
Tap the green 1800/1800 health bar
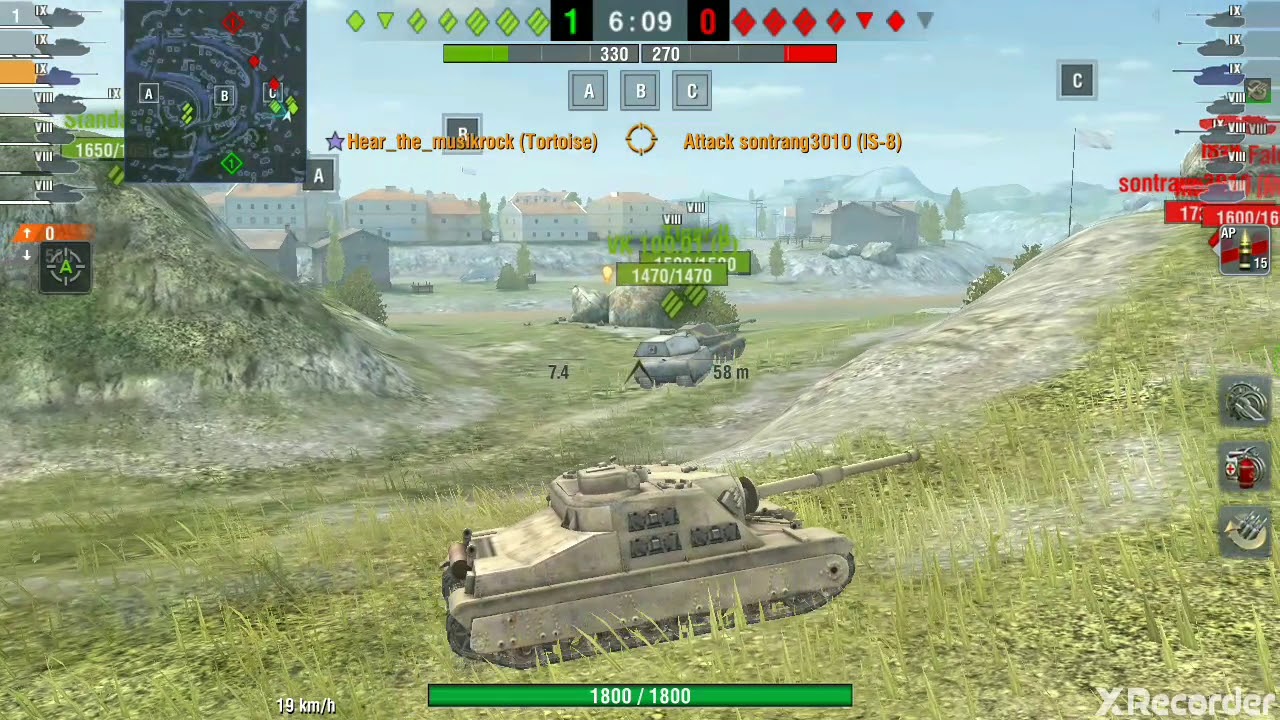[640, 696]
